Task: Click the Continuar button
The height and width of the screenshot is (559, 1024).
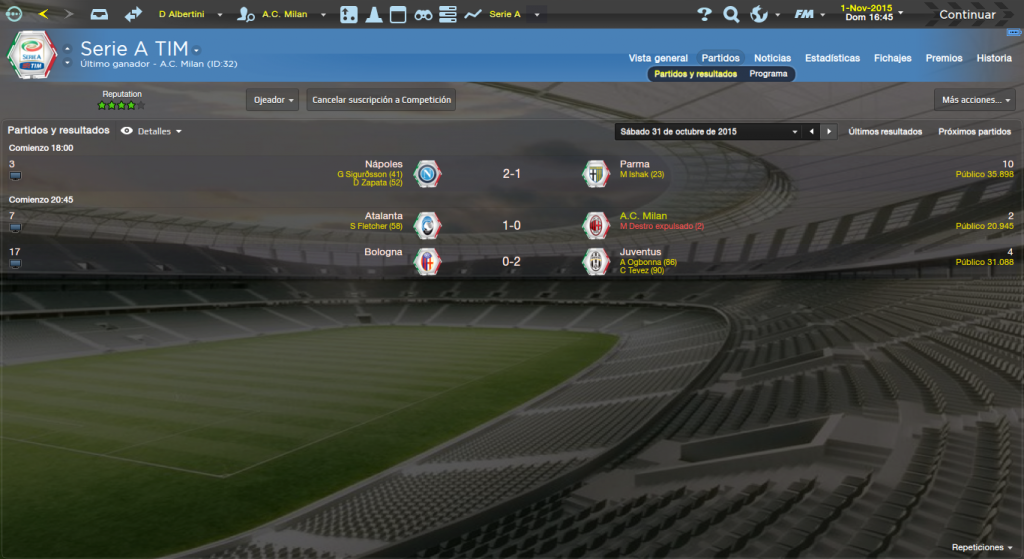Action: 966,15
